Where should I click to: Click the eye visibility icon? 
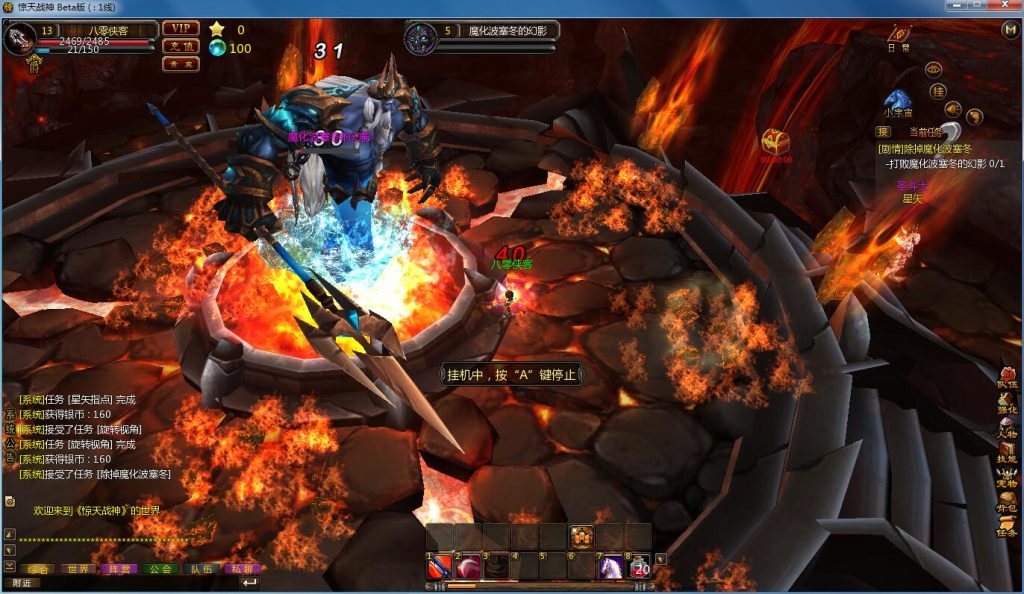tap(933, 69)
